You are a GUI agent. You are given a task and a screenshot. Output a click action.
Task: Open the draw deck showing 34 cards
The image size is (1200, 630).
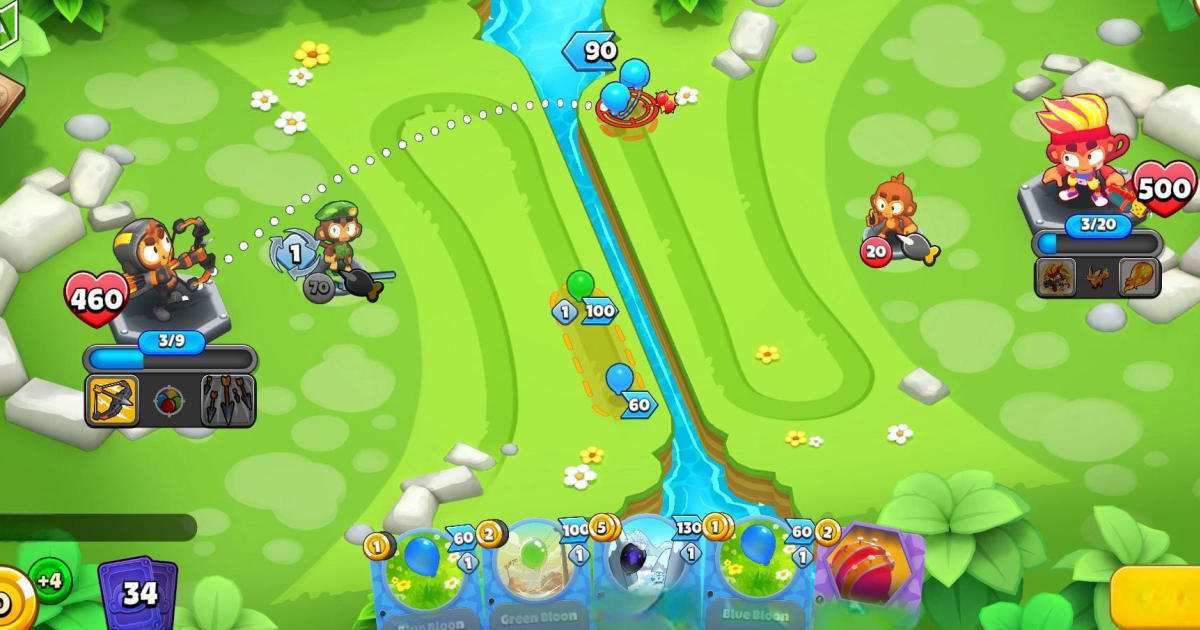point(138,594)
